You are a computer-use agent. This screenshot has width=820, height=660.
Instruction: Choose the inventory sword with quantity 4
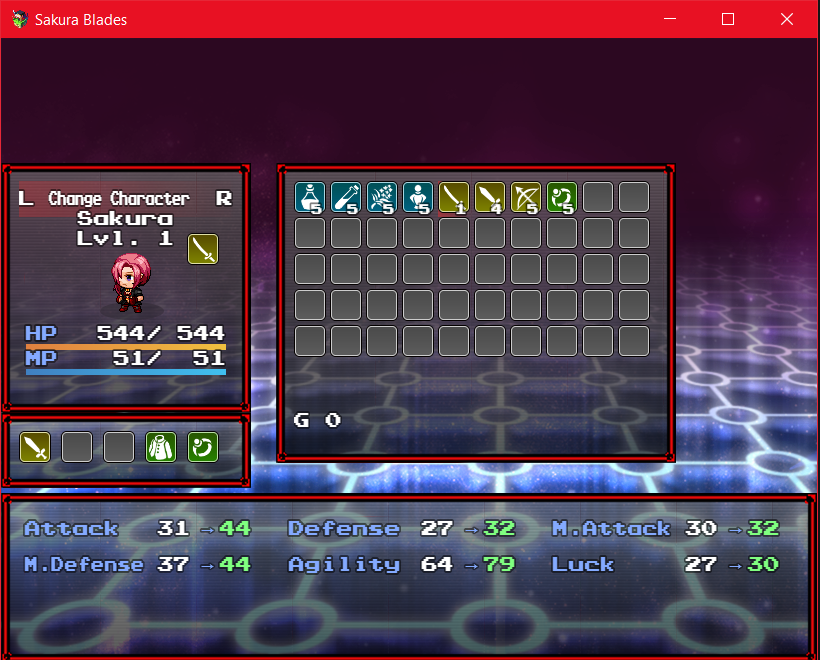click(490, 197)
